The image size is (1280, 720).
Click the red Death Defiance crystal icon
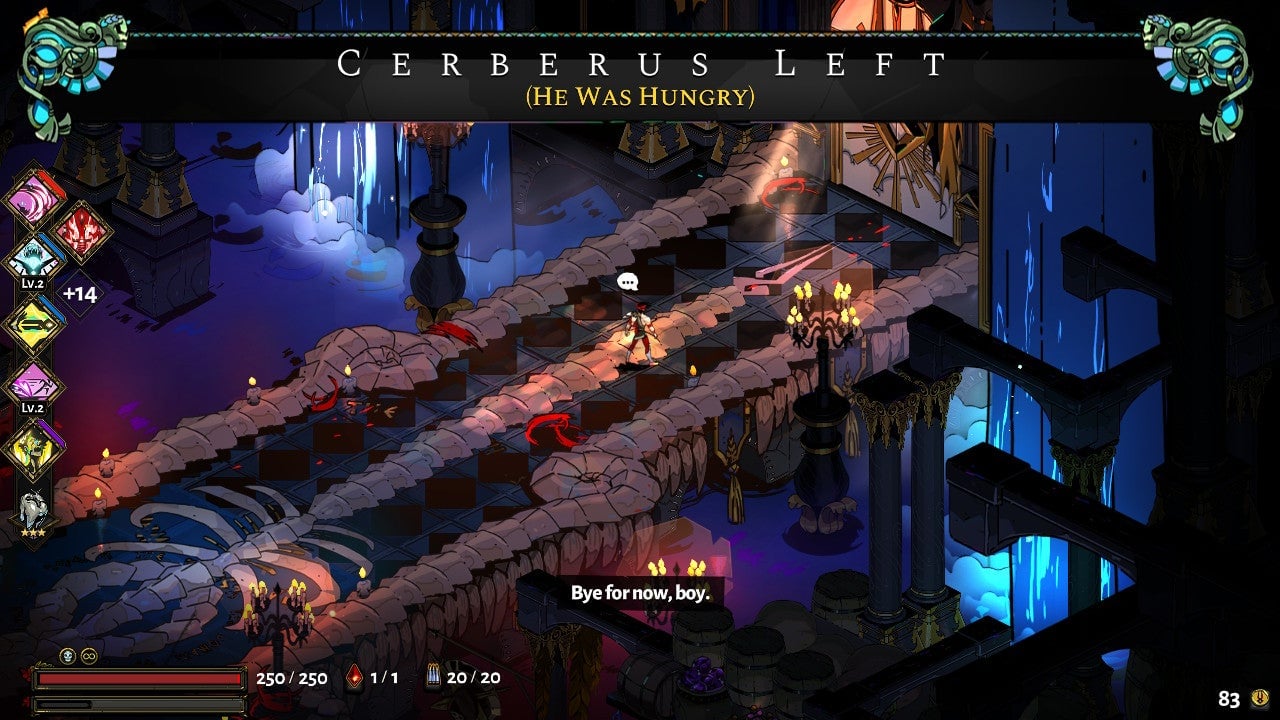tap(355, 678)
